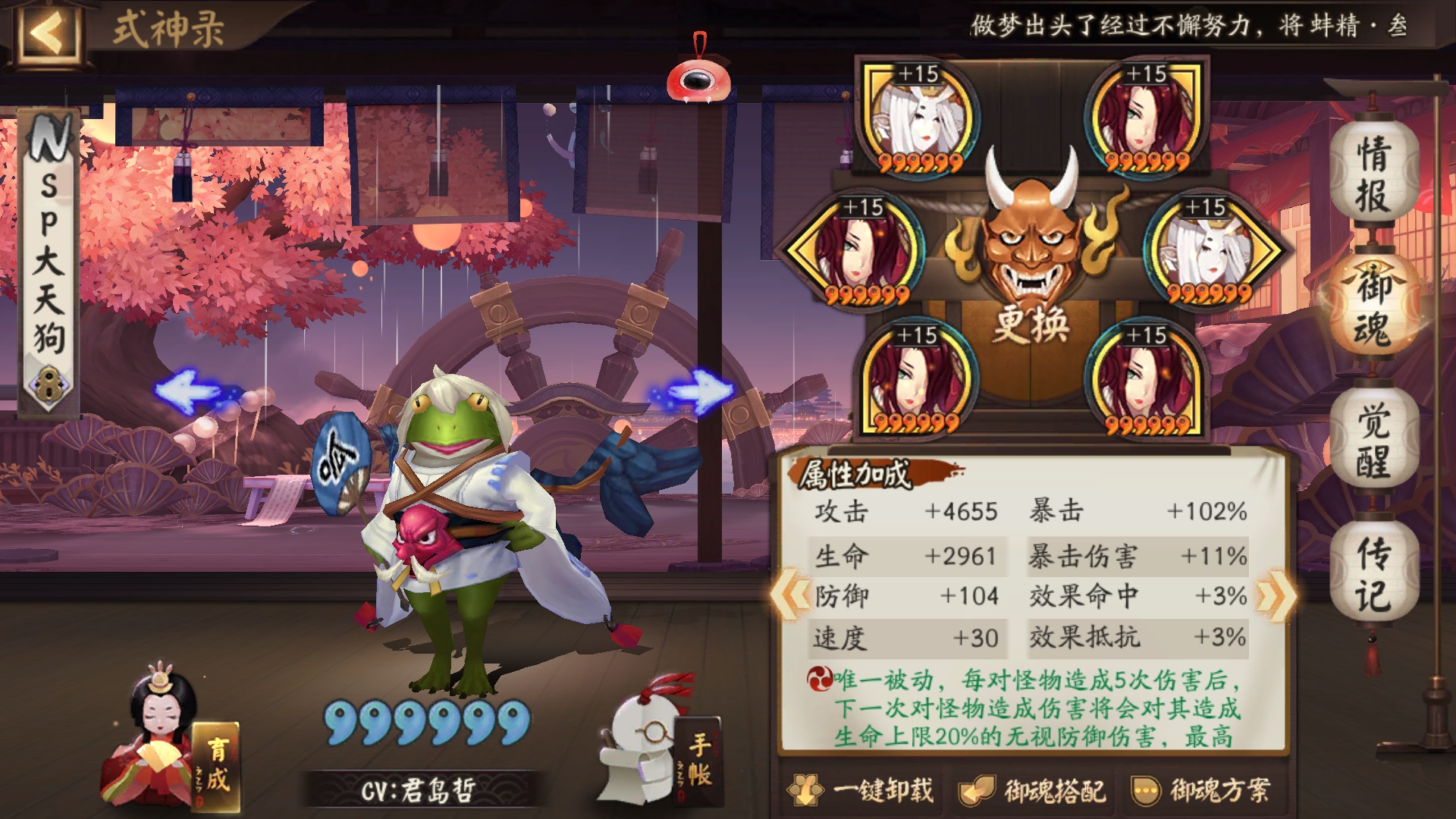Open the news ticker about 蚌精 at top right
1456x819 pixels.
[x=1206, y=24]
